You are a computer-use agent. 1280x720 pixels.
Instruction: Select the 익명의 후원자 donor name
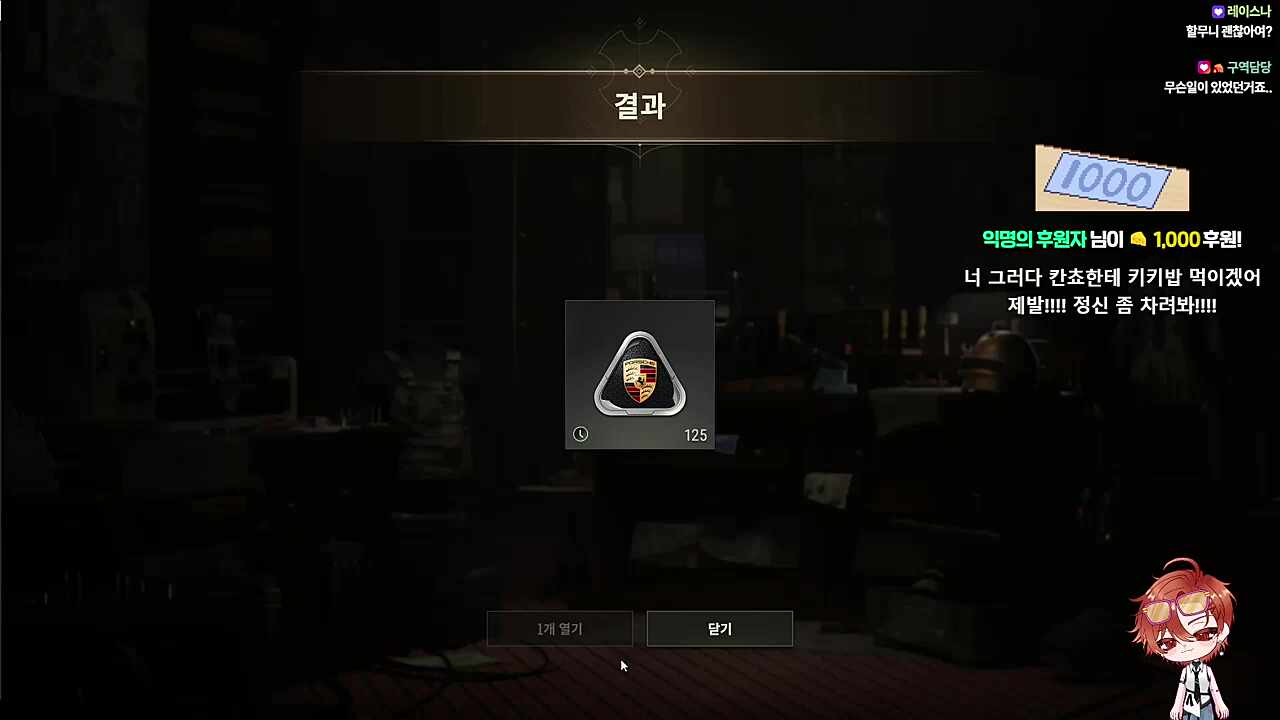[1034, 240]
